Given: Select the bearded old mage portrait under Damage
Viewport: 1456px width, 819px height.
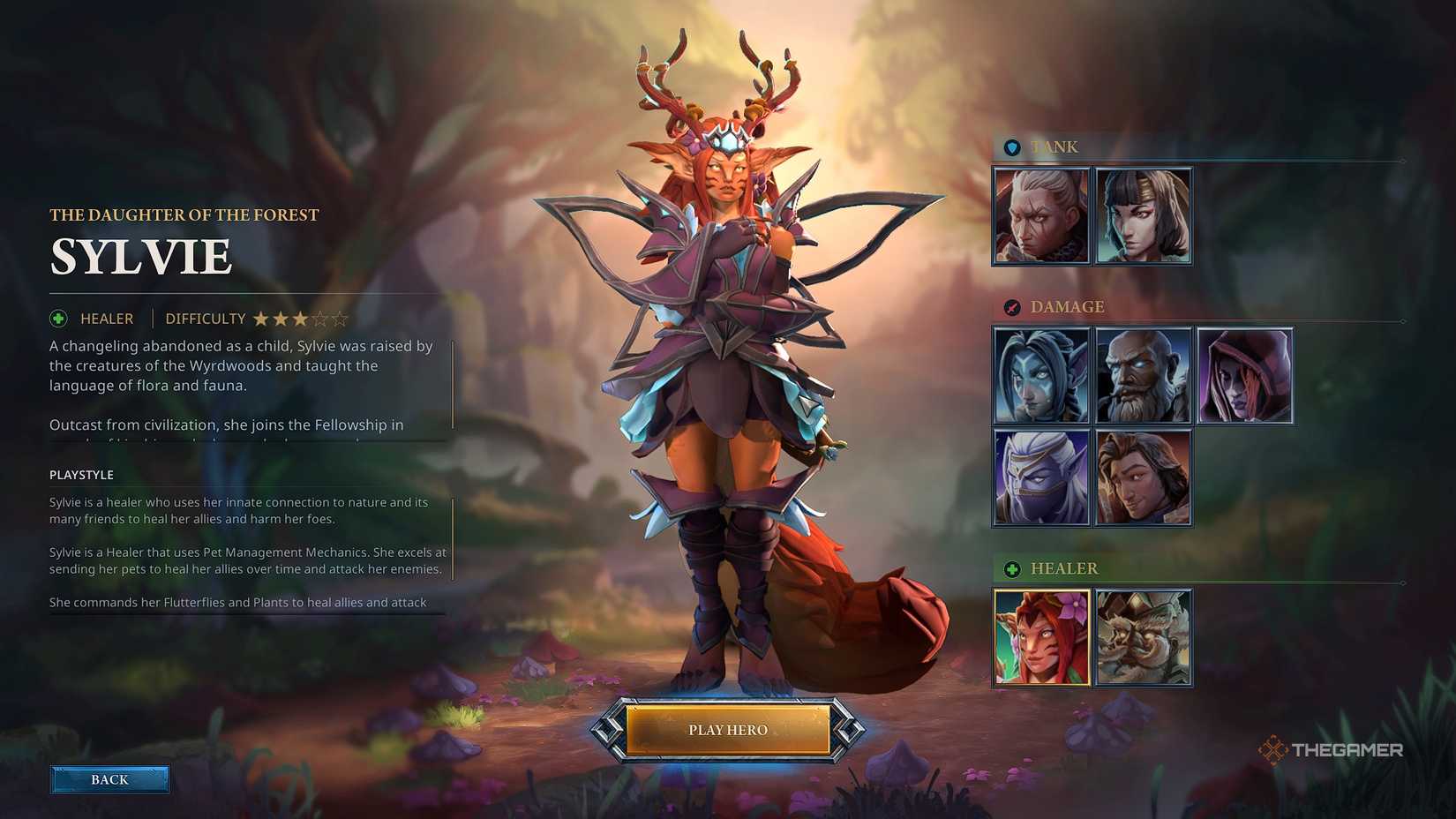Looking at the screenshot, I should [1144, 374].
